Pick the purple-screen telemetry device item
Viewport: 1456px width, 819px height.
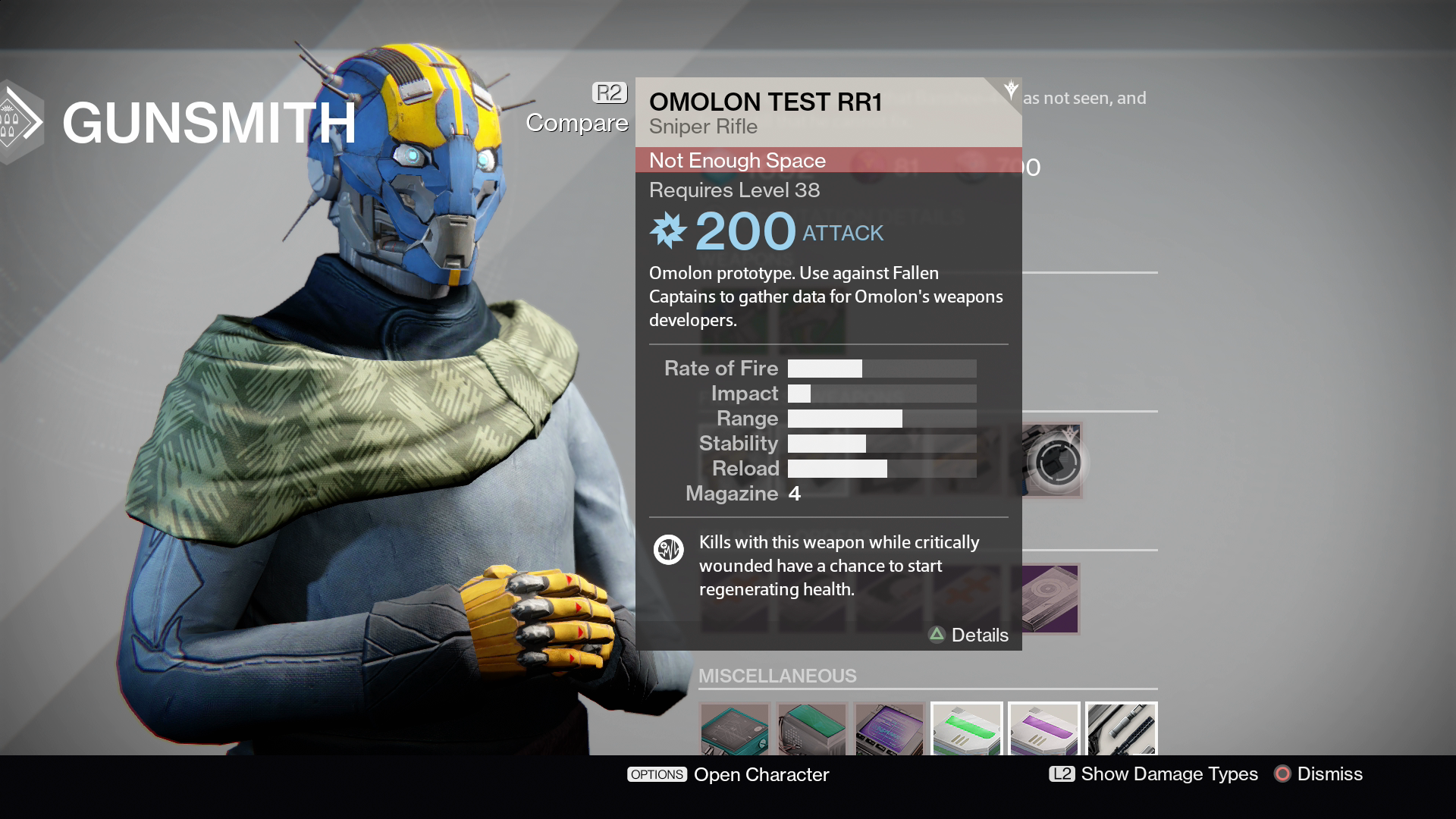(x=889, y=730)
